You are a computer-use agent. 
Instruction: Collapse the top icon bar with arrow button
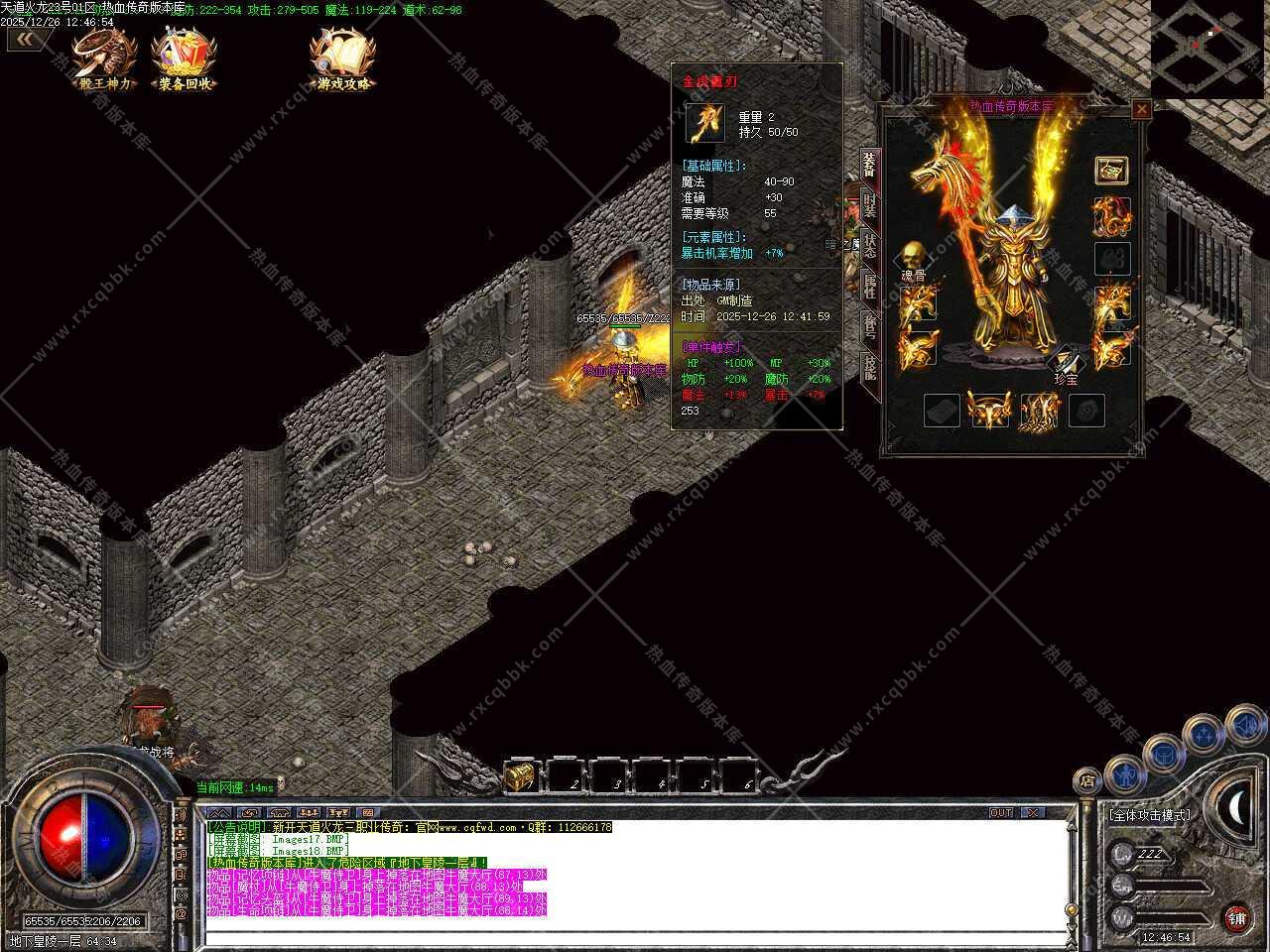[29, 40]
